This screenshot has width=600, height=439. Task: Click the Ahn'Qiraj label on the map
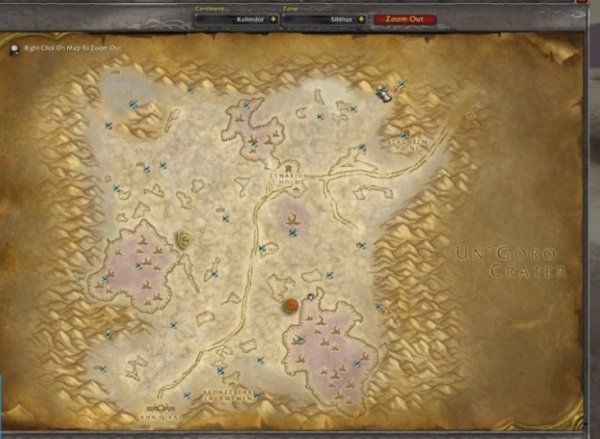click(x=155, y=410)
